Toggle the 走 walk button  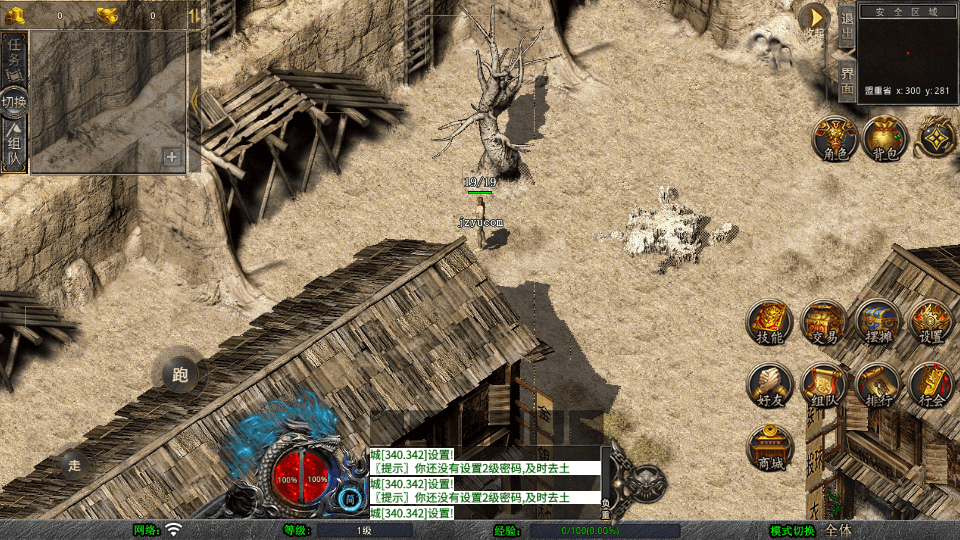point(74,464)
